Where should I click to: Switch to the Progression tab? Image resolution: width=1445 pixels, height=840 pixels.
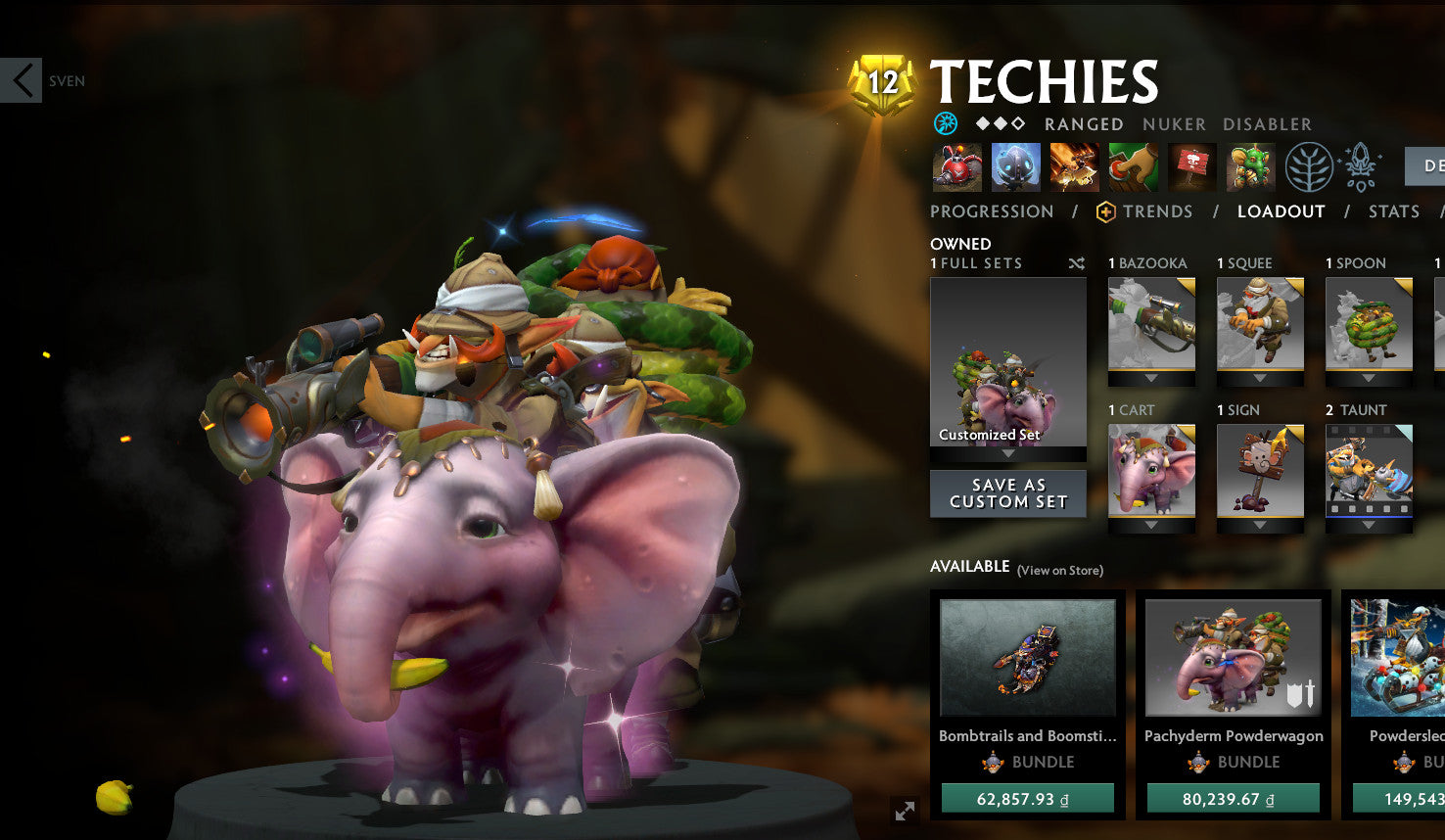(992, 211)
